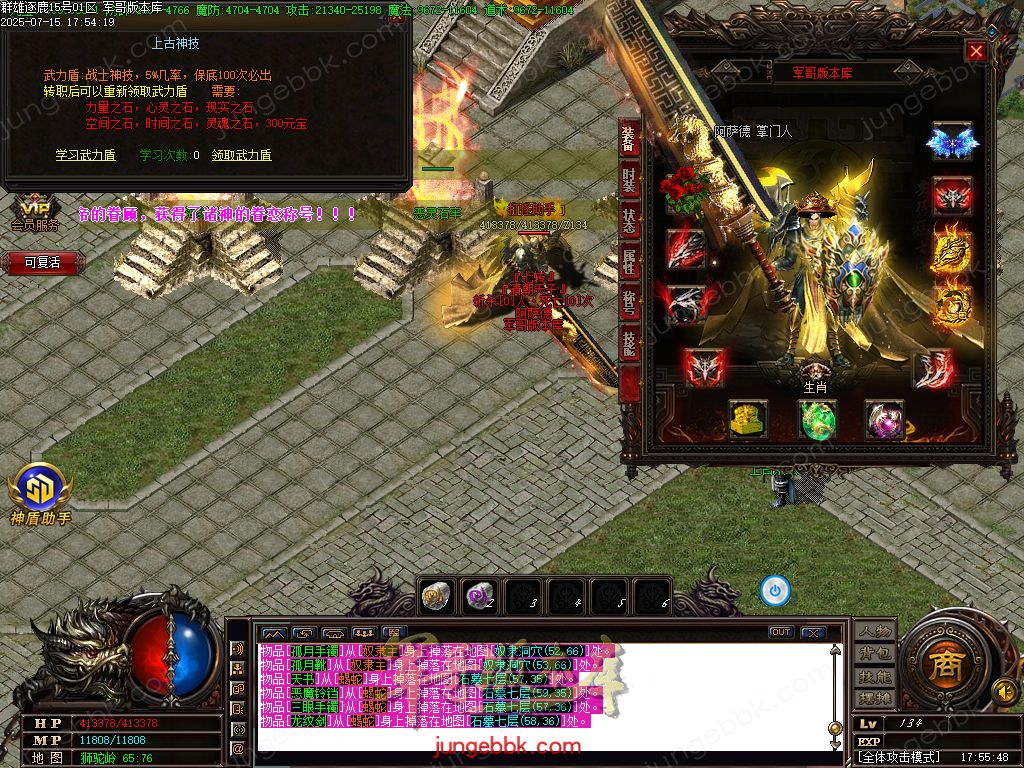
Task: Click the blue power button icon
Action: tap(775, 590)
